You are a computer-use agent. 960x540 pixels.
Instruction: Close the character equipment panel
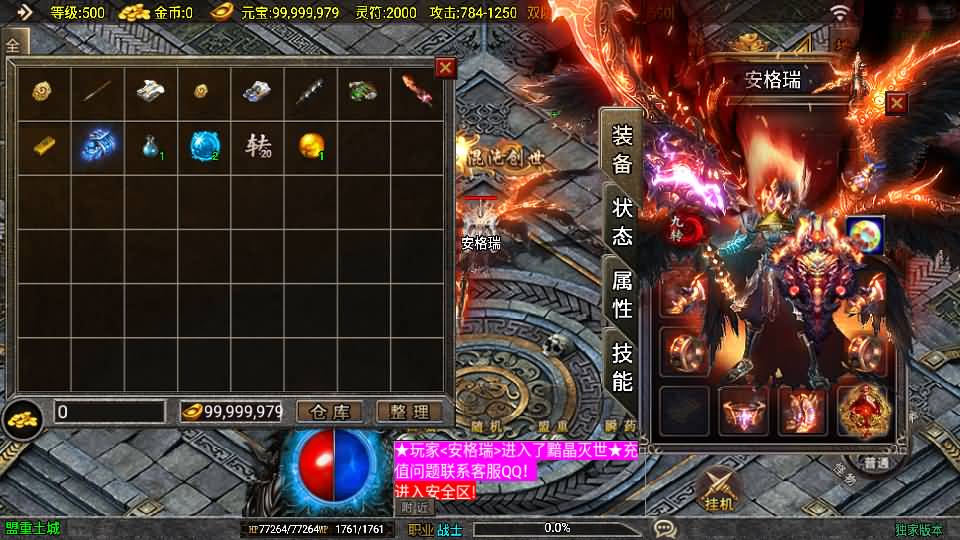(896, 103)
